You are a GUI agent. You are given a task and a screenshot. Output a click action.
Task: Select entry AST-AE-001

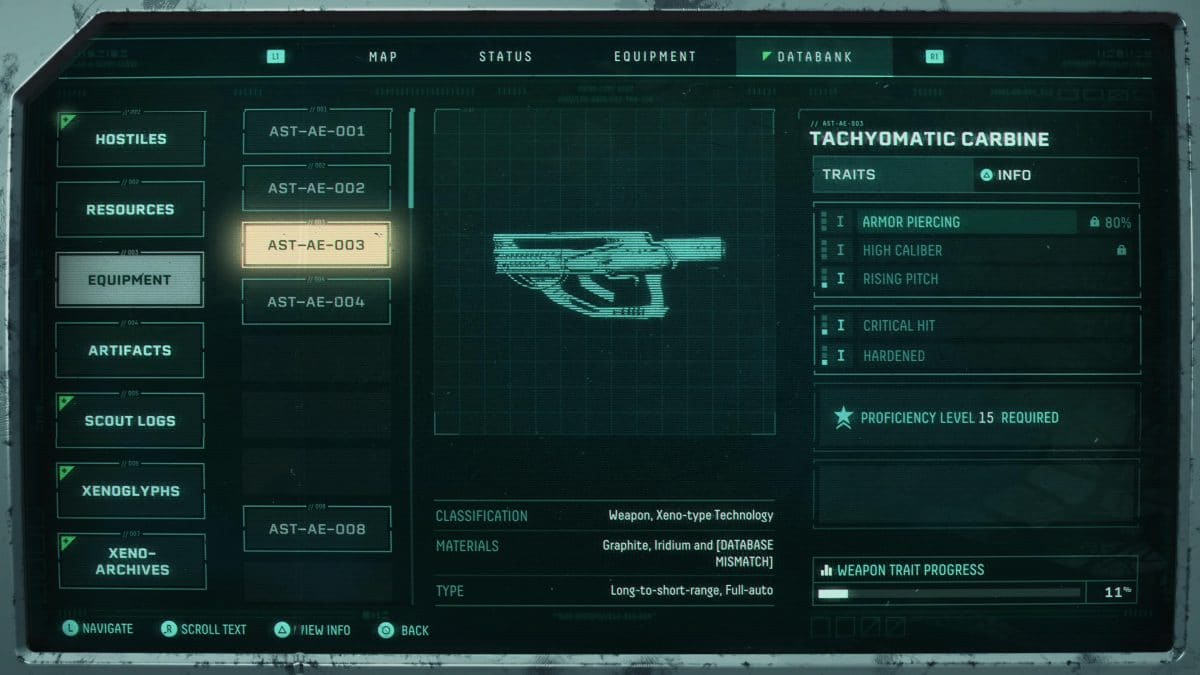317,131
